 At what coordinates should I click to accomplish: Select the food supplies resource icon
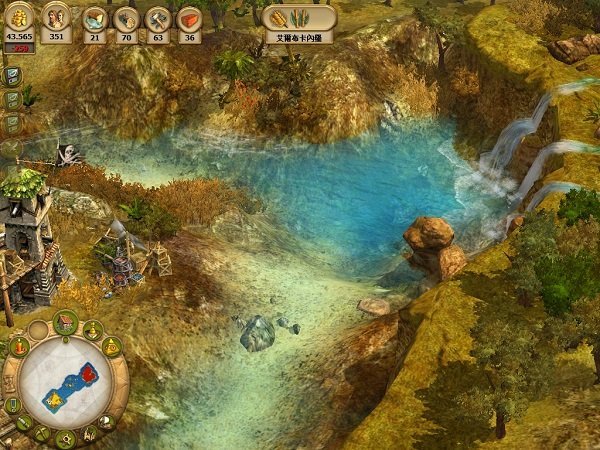point(125,18)
